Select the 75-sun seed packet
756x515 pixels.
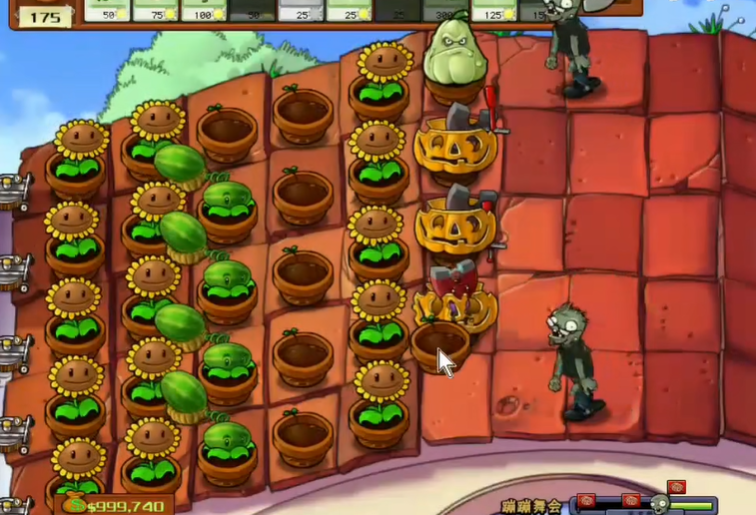pyautogui.click(x=155, y=10)
